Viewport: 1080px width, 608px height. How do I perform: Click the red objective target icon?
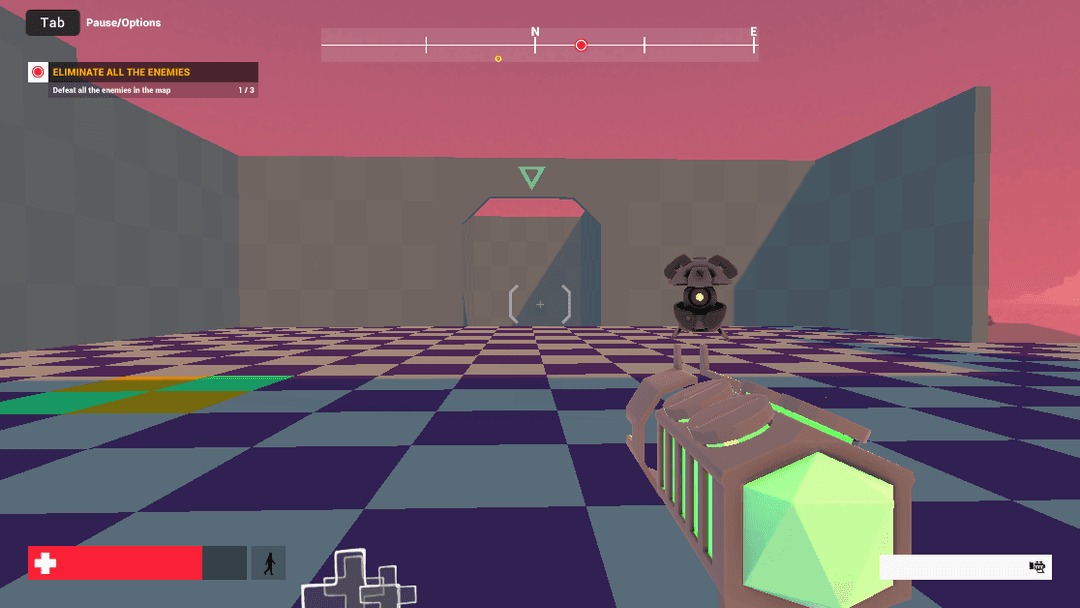tap(38, 72)
